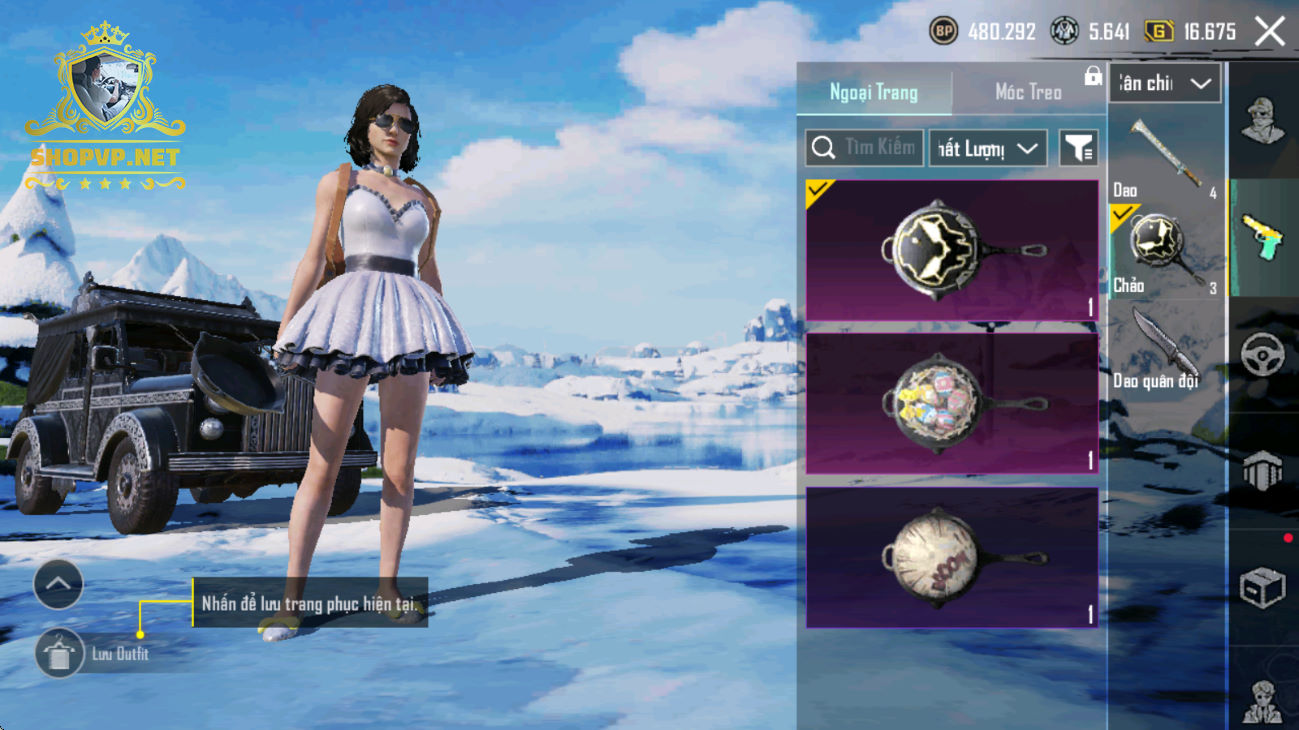Select the Chảo pan category
Screen dimensions: 1299x730
coord(1165,250)
